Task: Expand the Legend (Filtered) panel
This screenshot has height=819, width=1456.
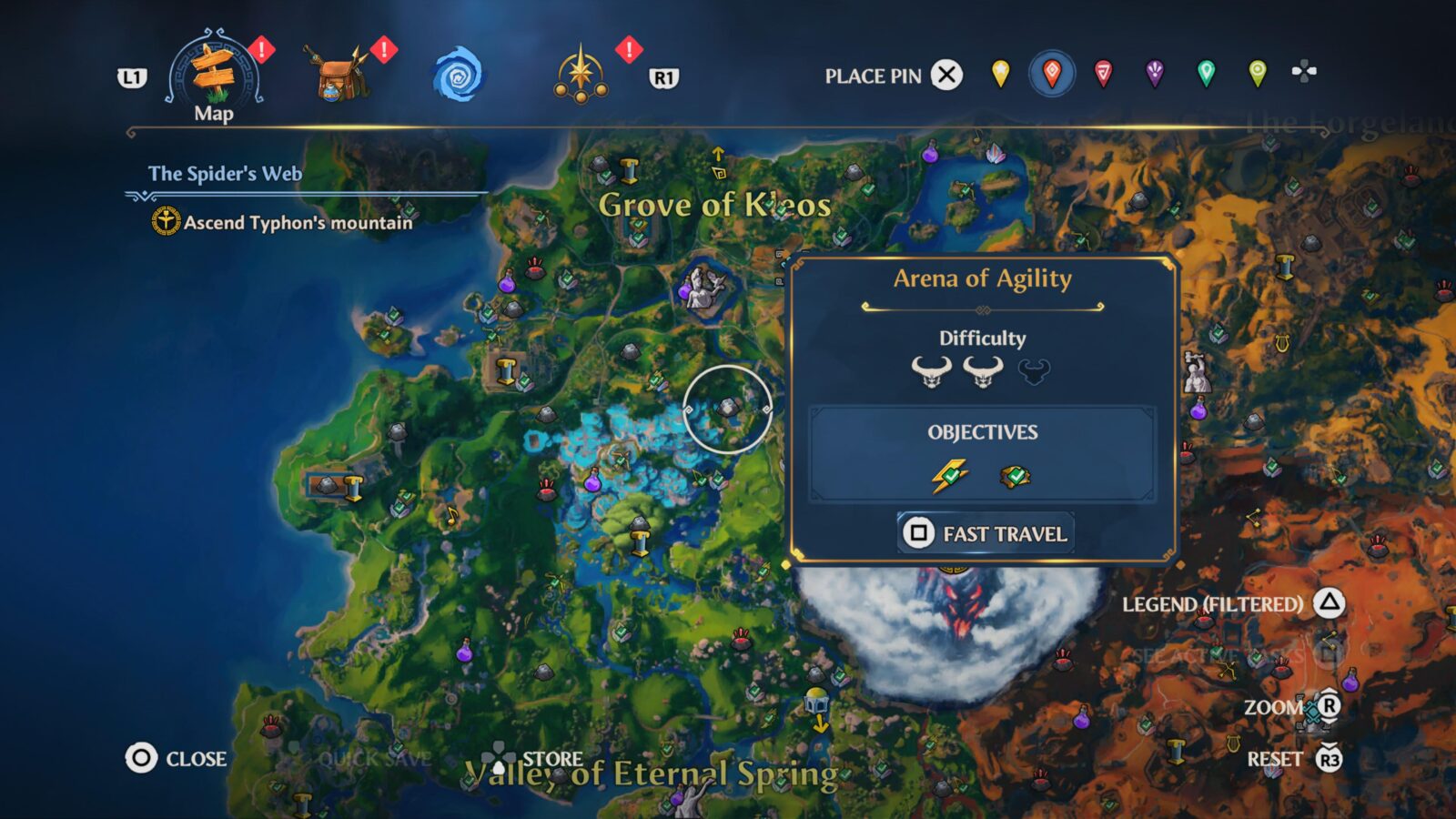Action: coord(1330,603)
